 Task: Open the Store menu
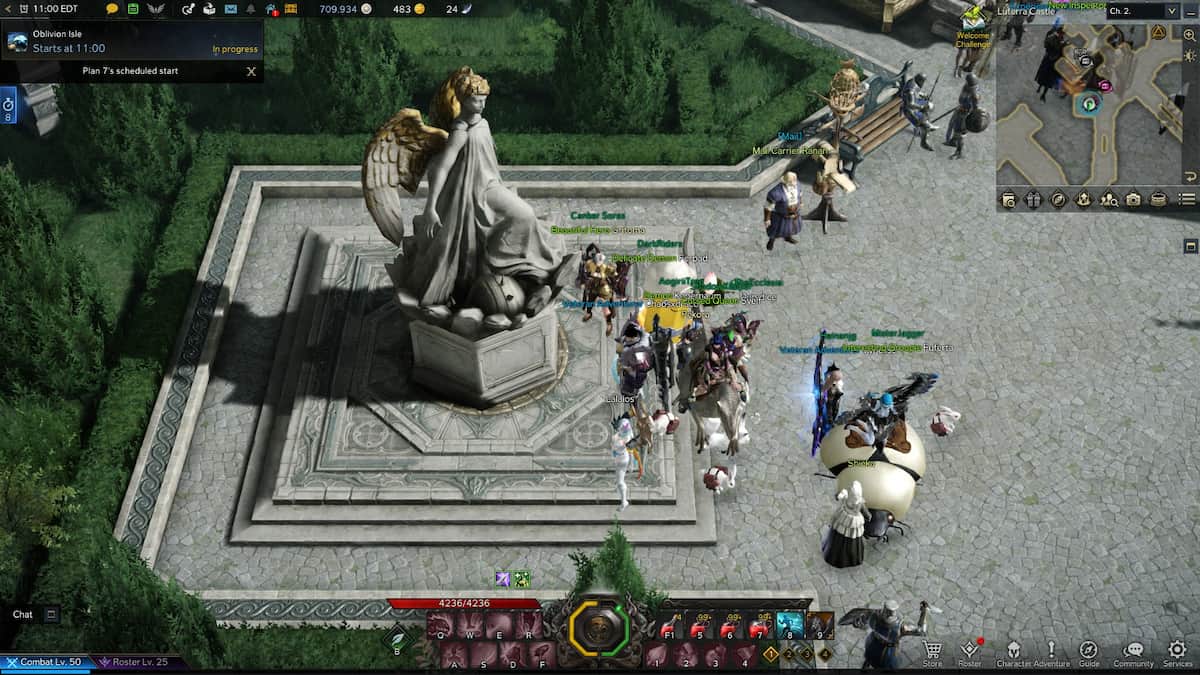pos(932,651)
